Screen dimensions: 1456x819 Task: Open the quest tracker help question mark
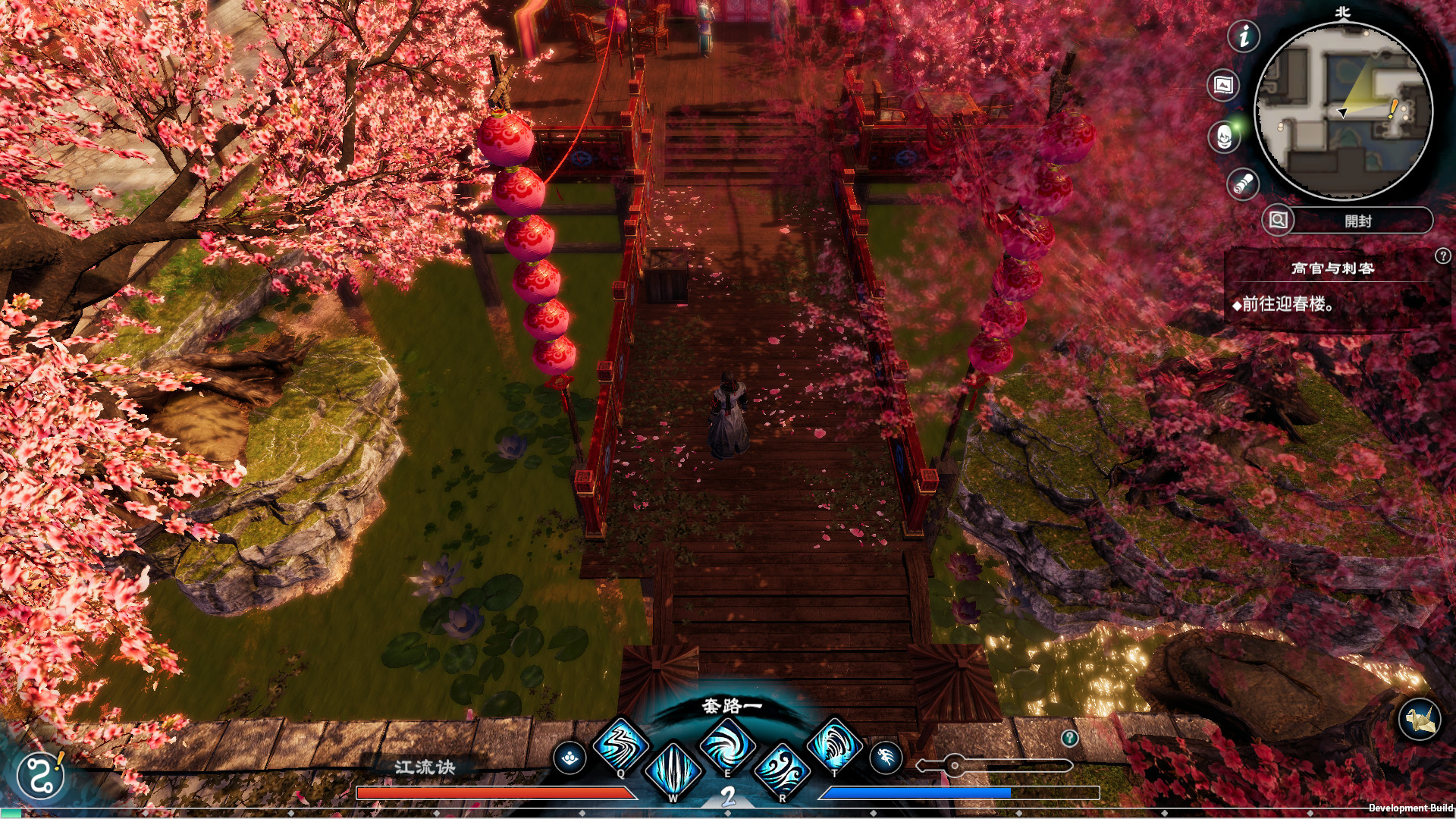point(1442,256)
